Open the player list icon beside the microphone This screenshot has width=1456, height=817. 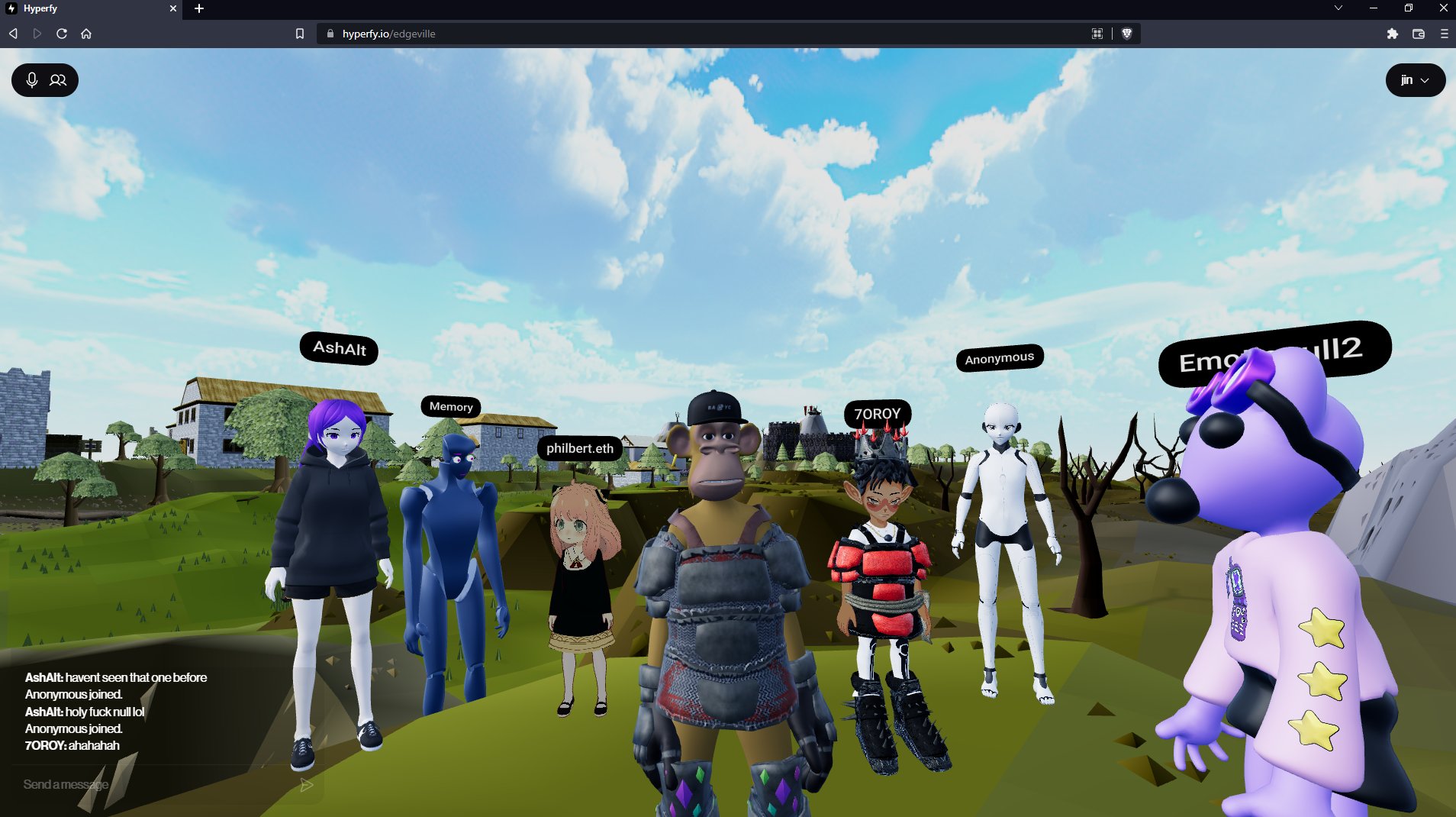tap(58, 79)
